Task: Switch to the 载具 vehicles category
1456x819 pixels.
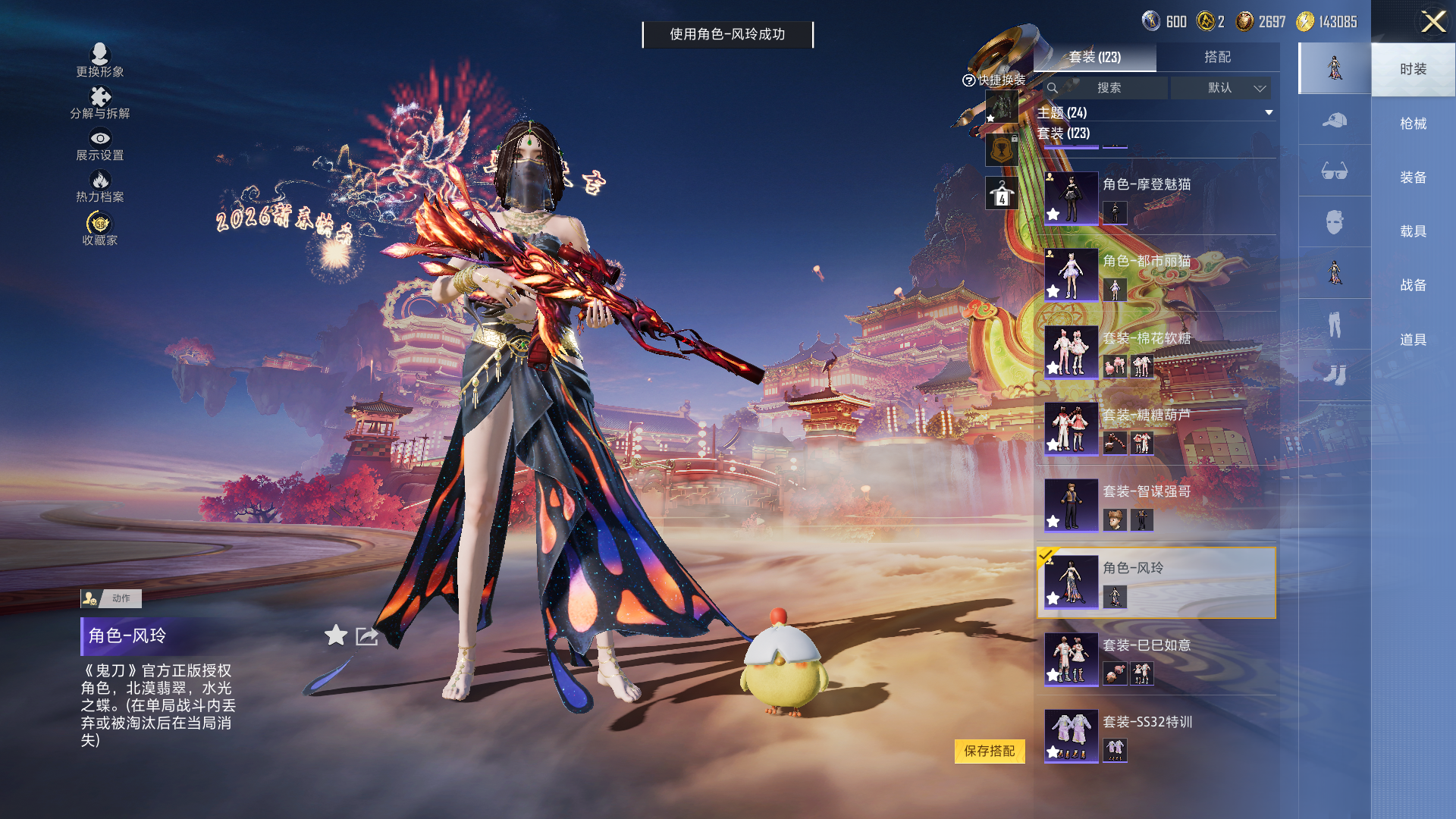Action: click(1413, 231)
